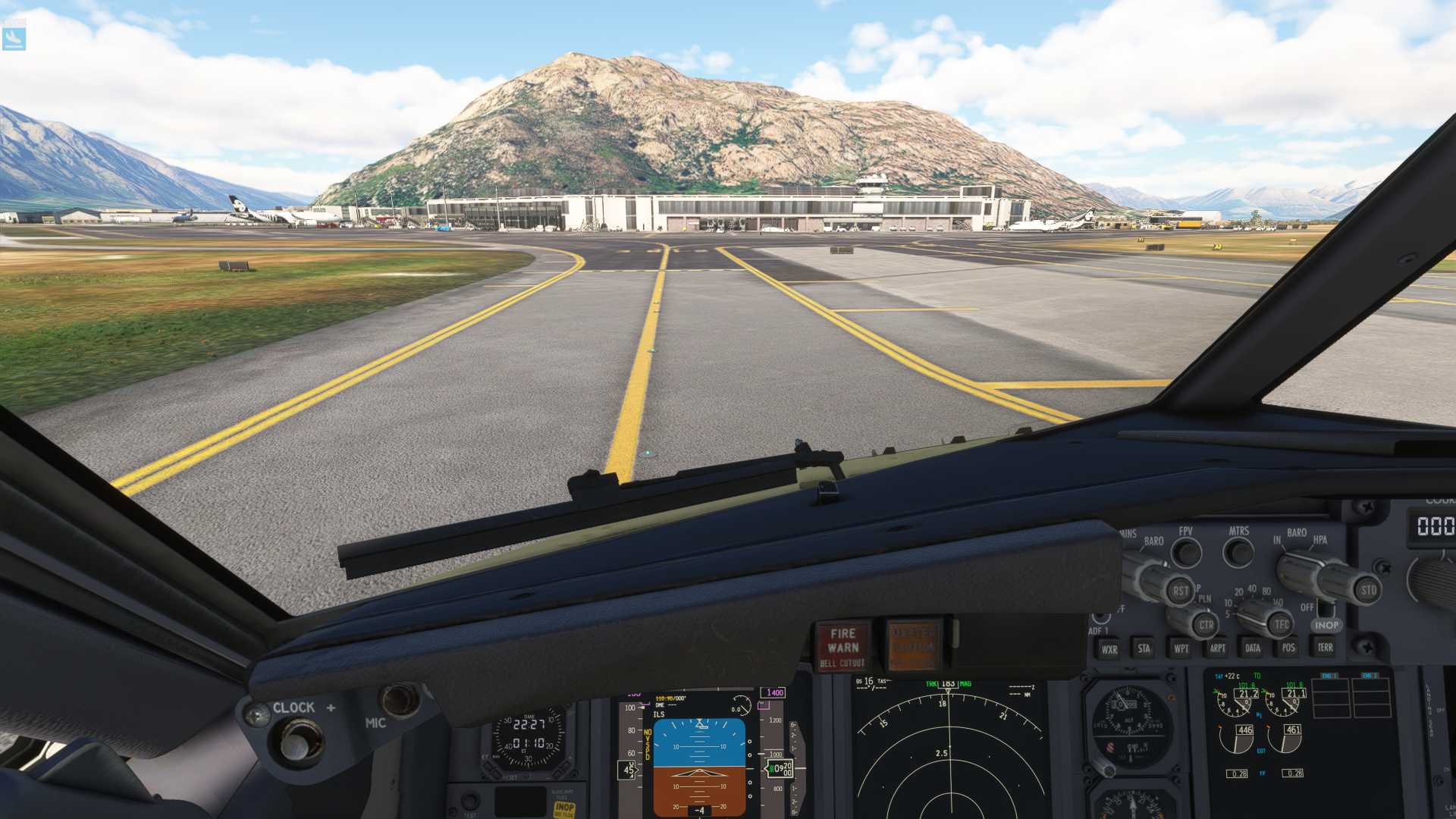
Task: Click the CTR map centre knob button
Action: (1206, 625)
